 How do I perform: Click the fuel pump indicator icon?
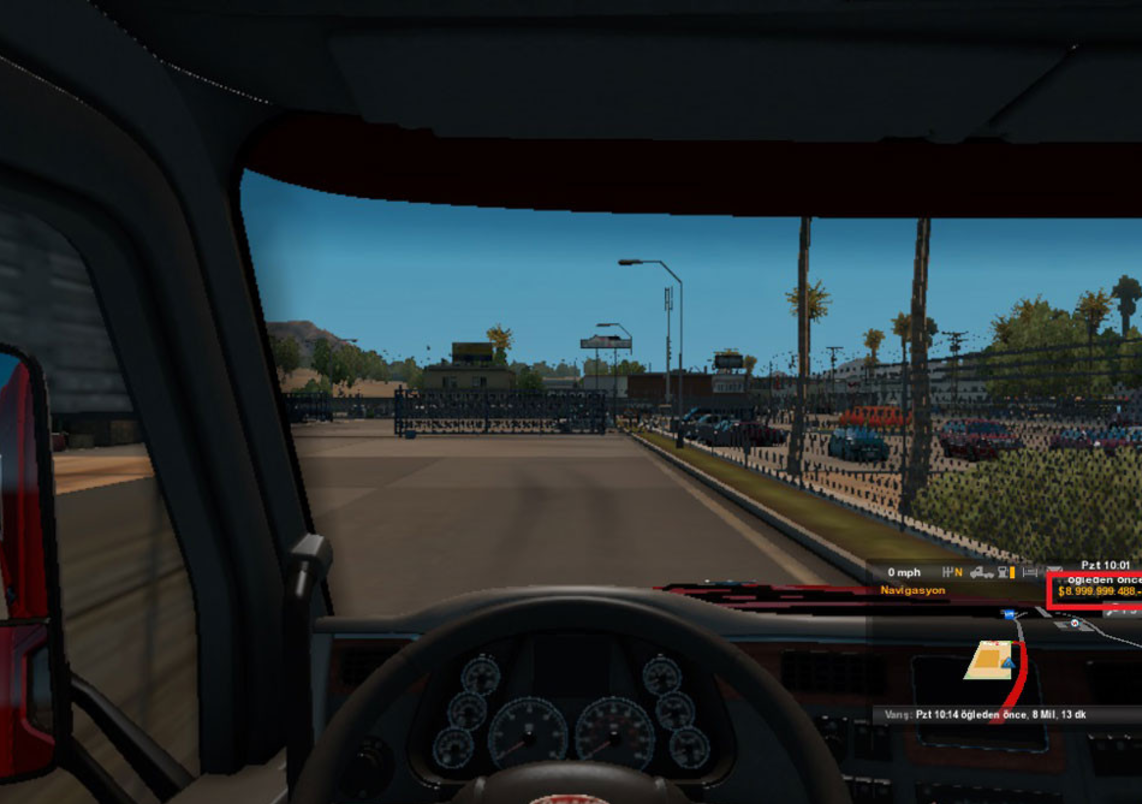tap(1002, 573)
